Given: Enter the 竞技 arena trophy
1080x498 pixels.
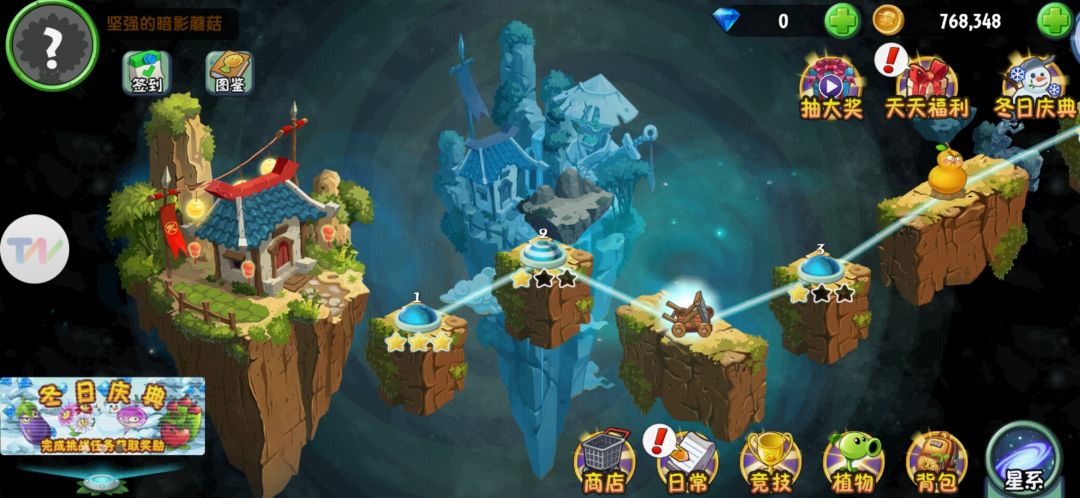Looking at the screenshot, I should [769, 462].
